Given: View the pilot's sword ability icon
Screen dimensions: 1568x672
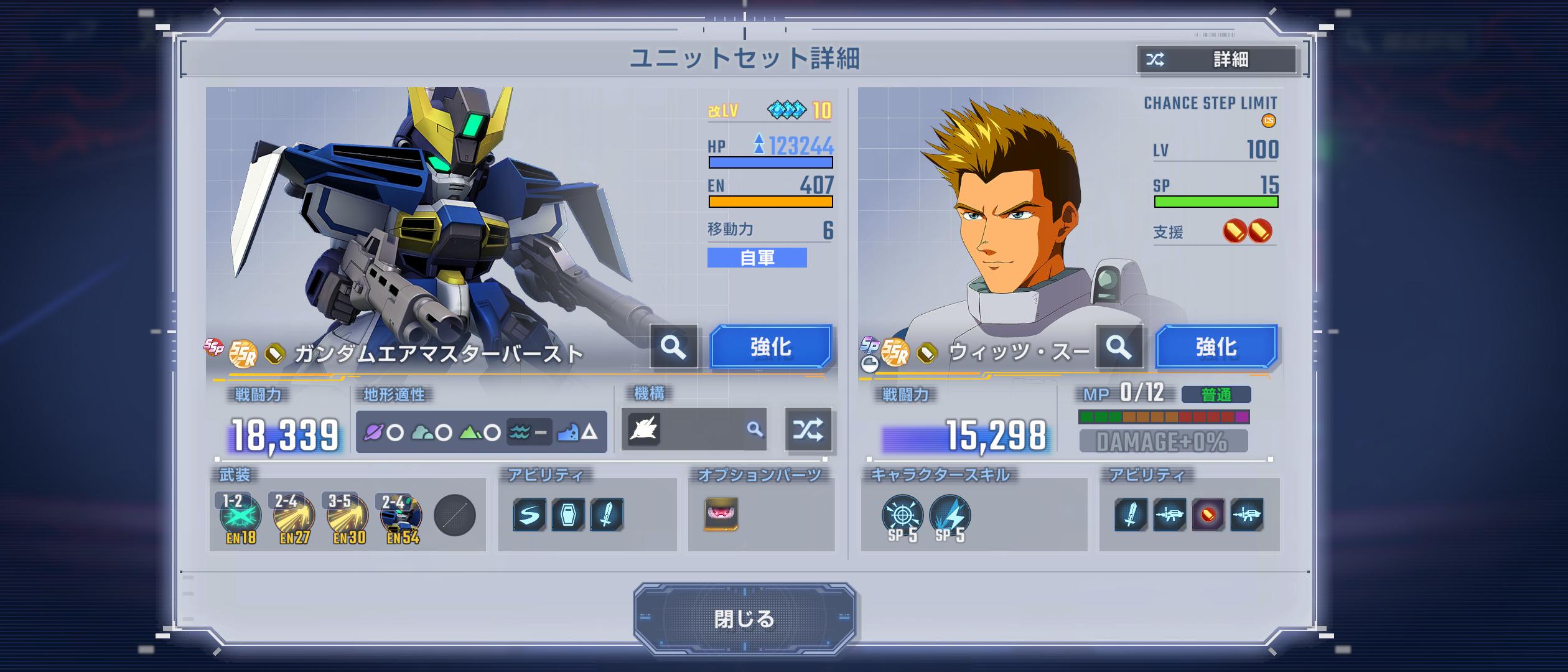Looking at the screenshot, I should tap(1131, 515).
